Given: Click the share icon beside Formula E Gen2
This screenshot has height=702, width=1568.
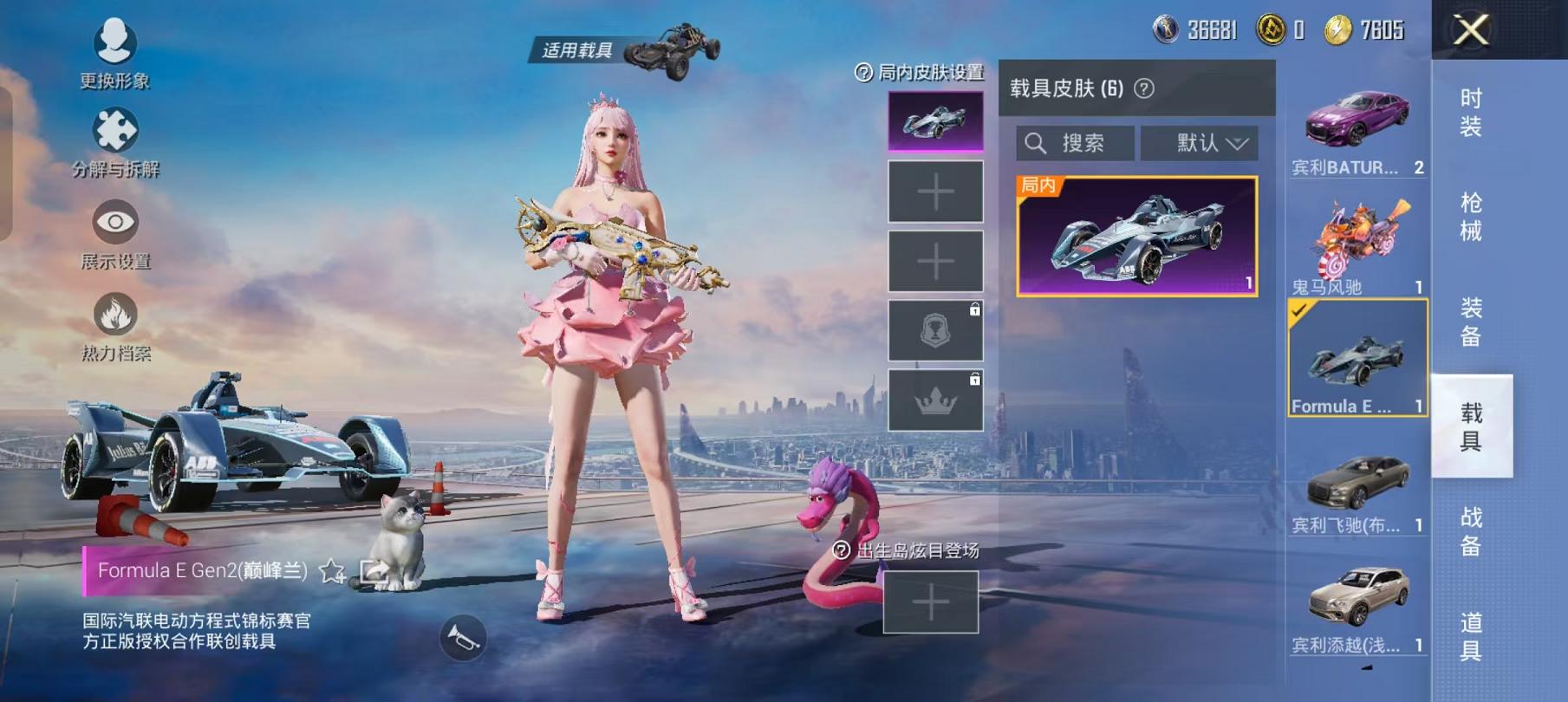Looking at the screenshot, I should [374, 569].
